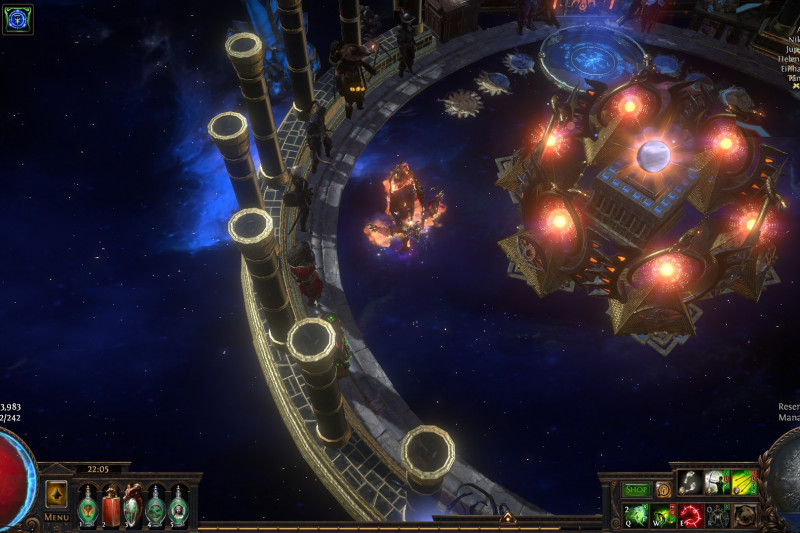Click the blue buff icon with green border
This screenshot has width=800, height=533.
[x=18, y=19]
